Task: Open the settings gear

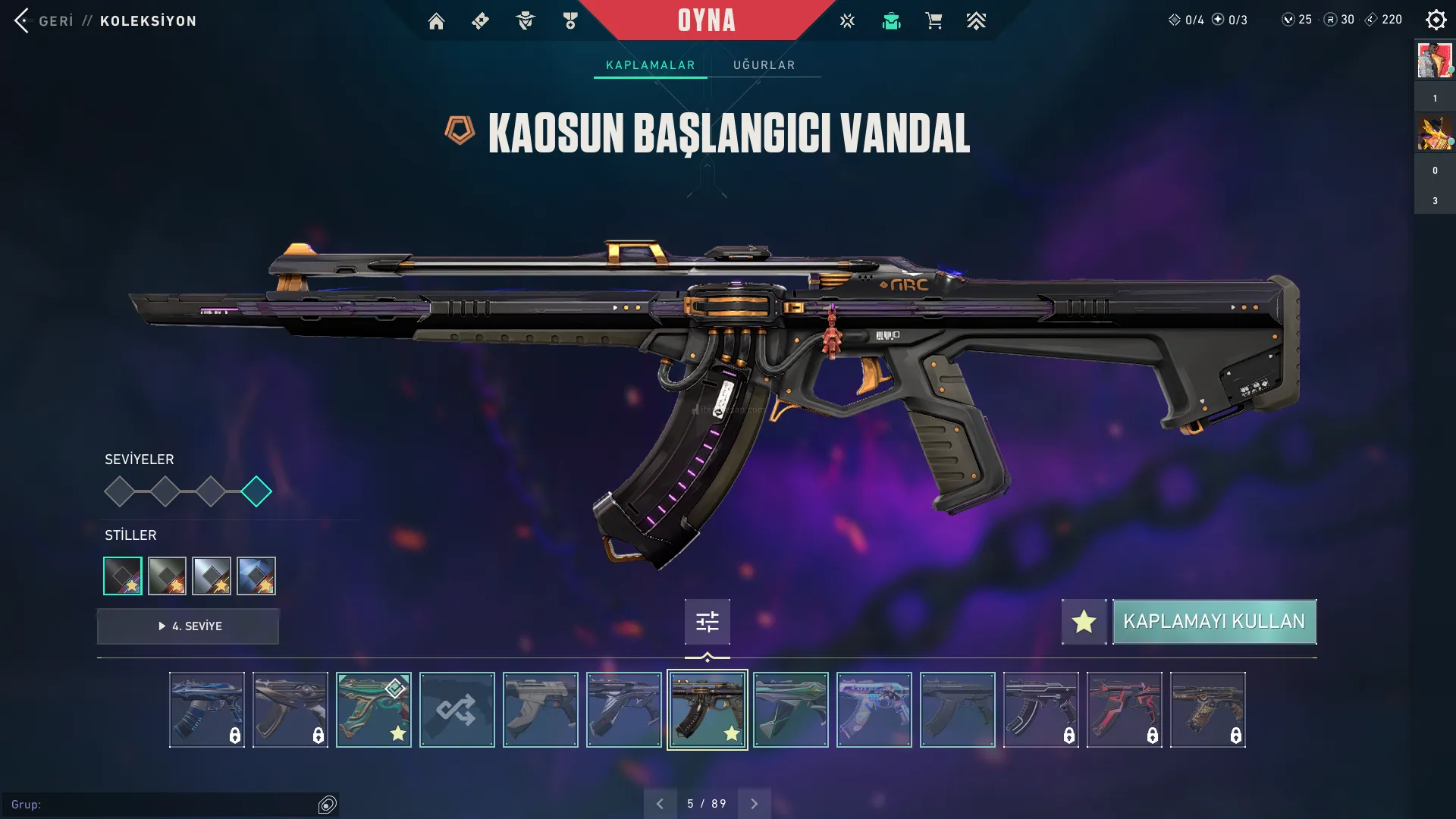Action: pos(1436,20)
